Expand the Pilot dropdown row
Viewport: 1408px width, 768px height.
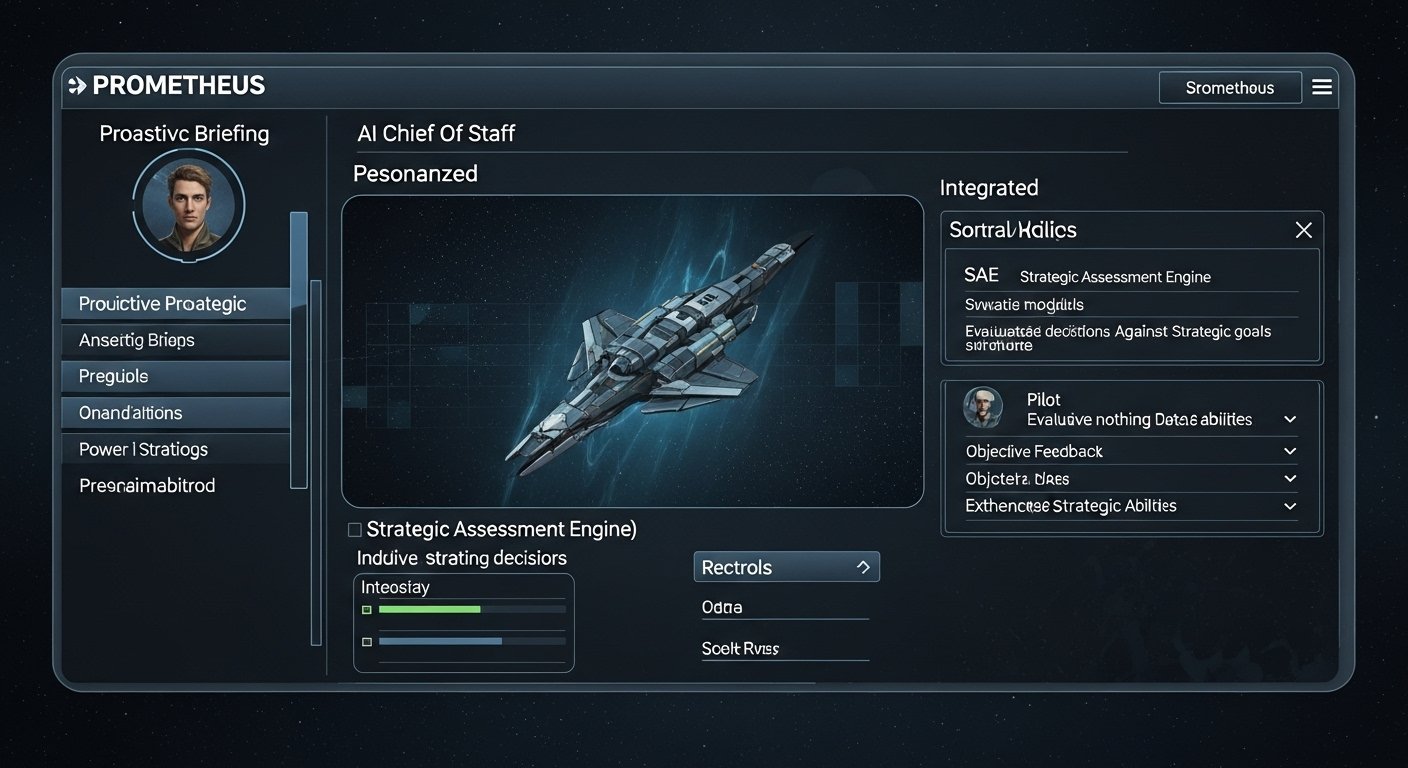coord(1290,420)
